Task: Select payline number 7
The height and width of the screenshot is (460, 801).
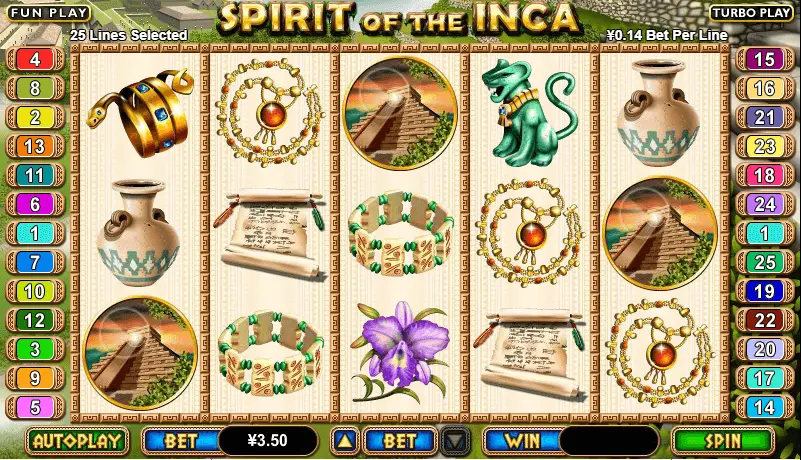Action: point(35,263)
